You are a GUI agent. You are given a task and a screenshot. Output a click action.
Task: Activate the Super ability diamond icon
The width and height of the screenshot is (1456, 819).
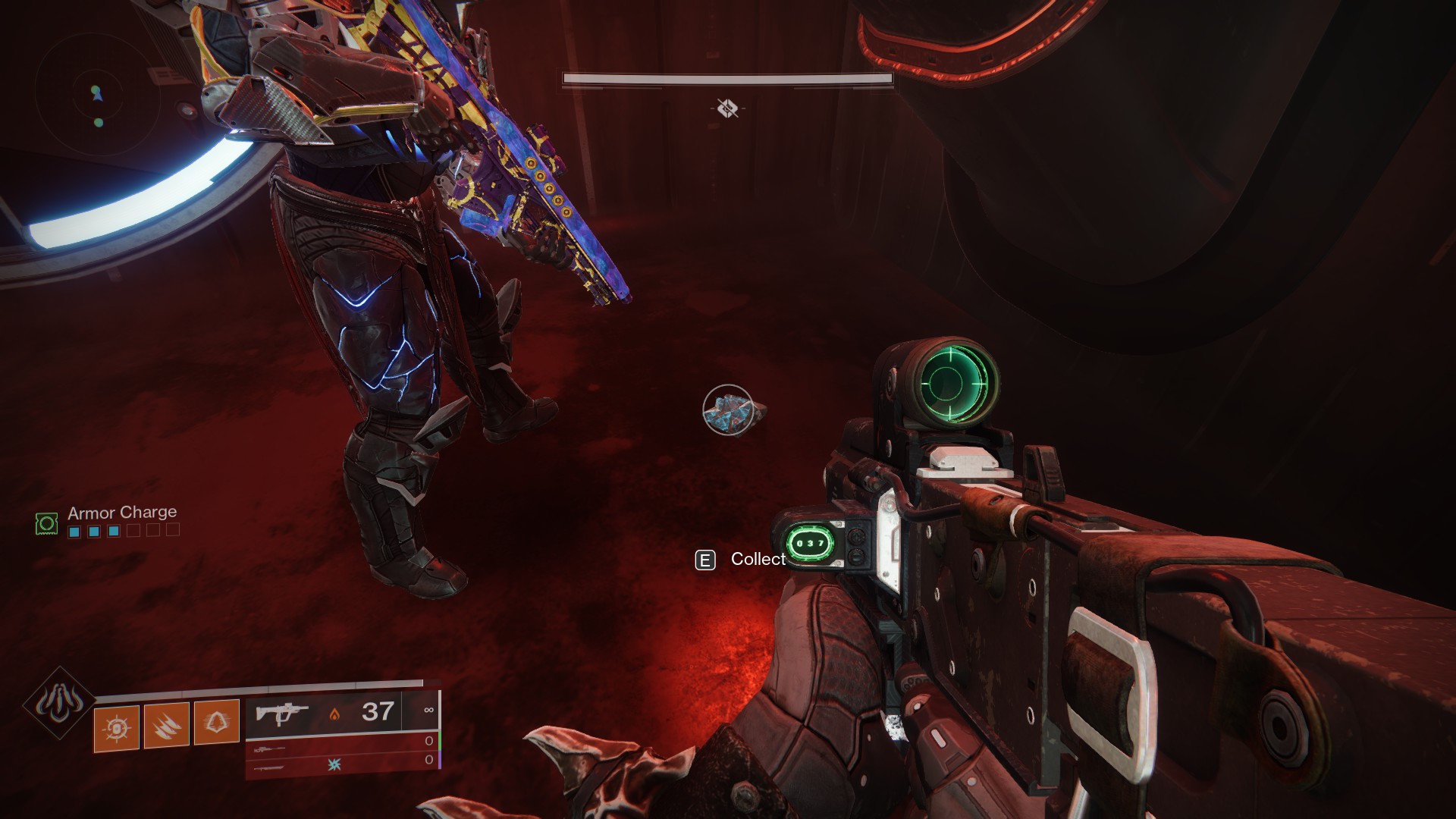pos(58,703)
